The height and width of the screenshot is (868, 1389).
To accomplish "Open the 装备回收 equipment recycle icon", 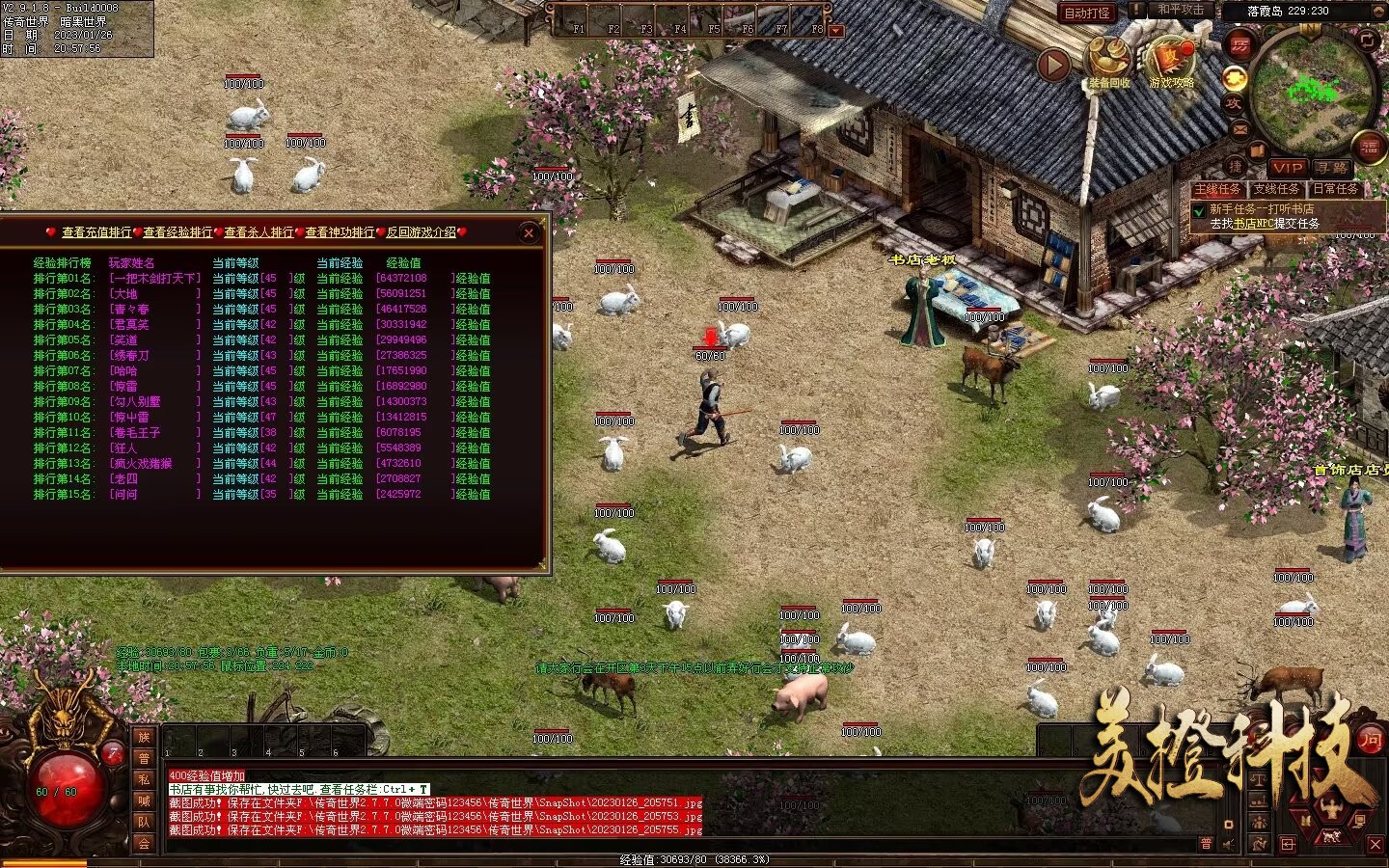I will [x=1109, y=64].
